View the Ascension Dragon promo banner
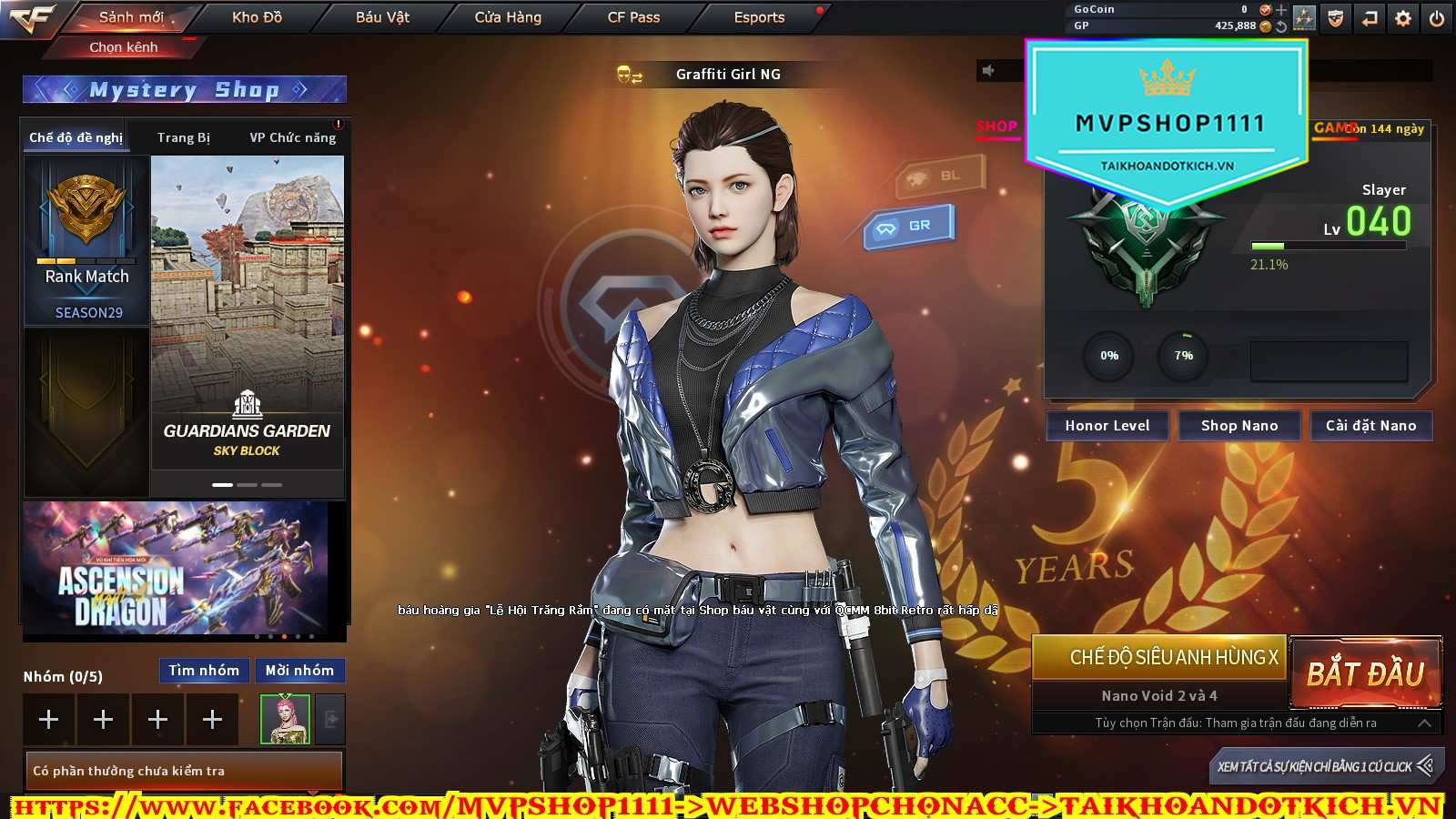The image size is (1456, 819). [175, 569]
